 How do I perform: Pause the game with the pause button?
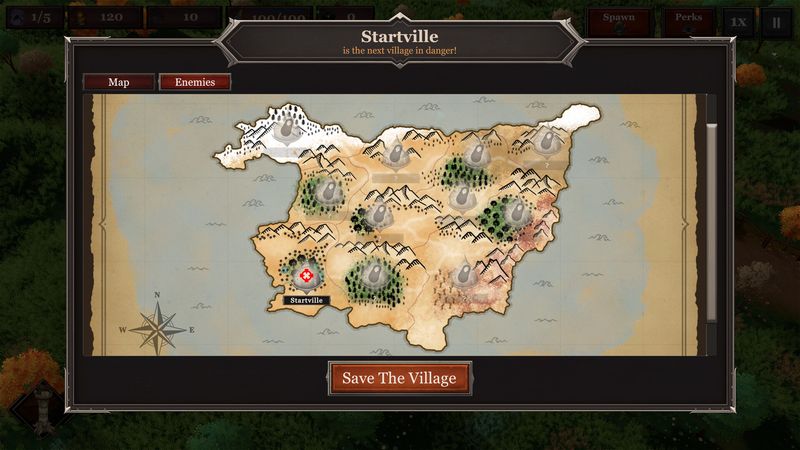point(775,21)
